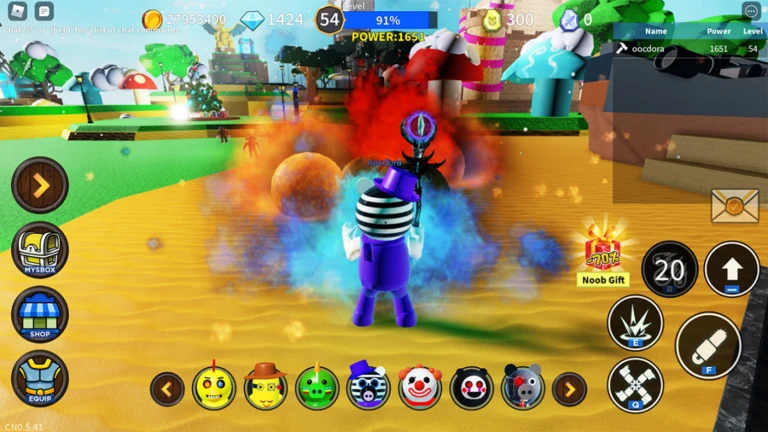This screenshot has width=768, height=432.
Task: Expand the side menu with the orange arrow
Action: click(40, 185)
